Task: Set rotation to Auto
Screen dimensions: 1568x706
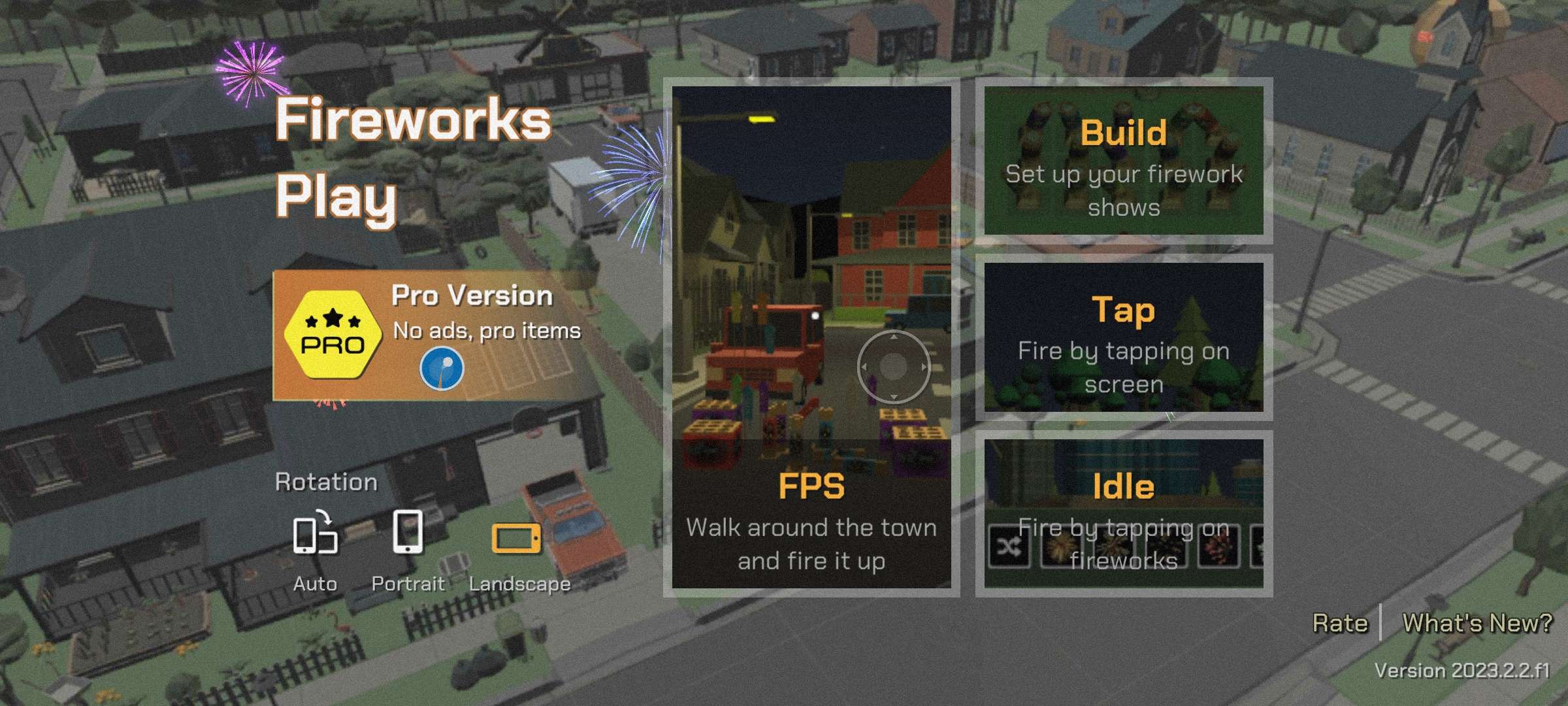Action: 315,550
